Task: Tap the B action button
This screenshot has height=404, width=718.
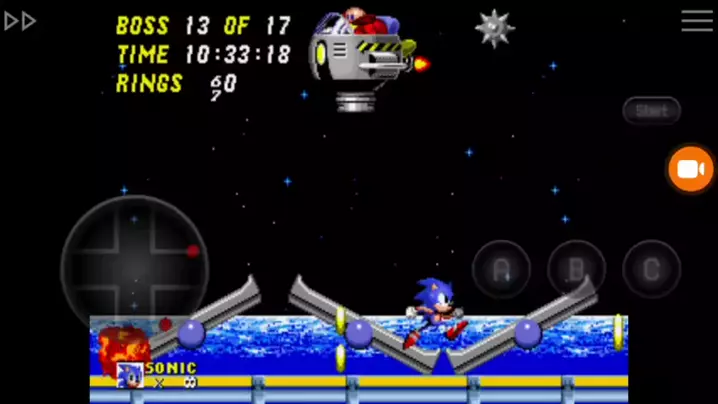Action: coord(576,269)
